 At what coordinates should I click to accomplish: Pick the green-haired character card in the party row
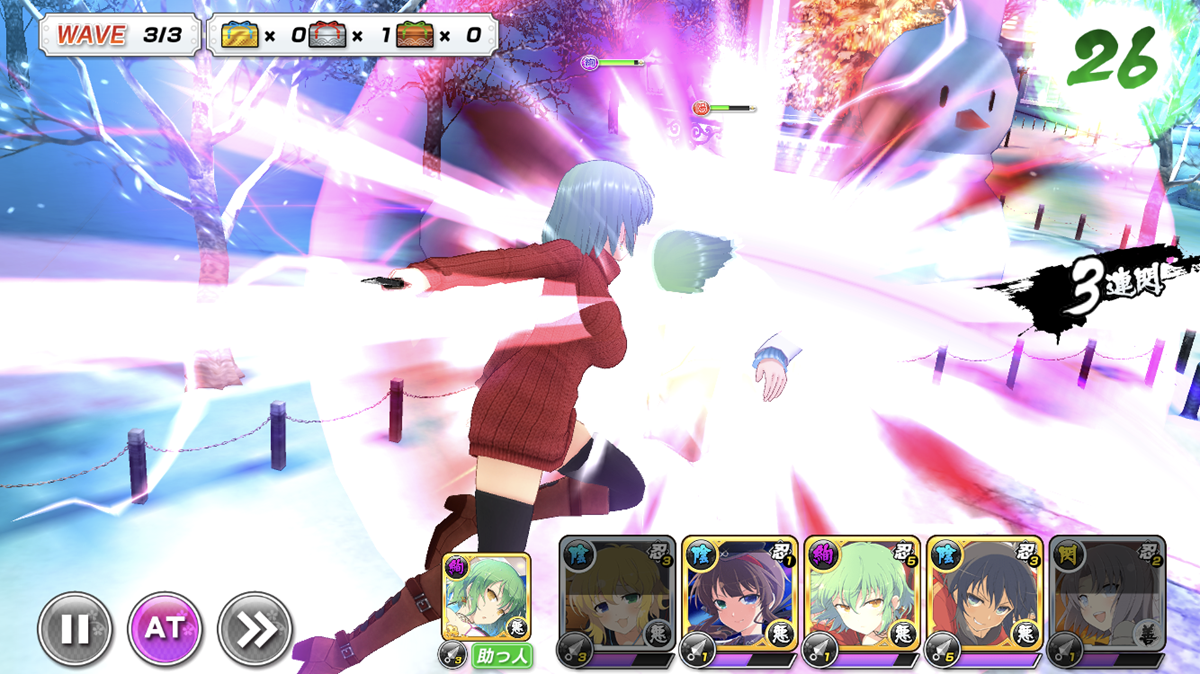[x=862, y=597]
